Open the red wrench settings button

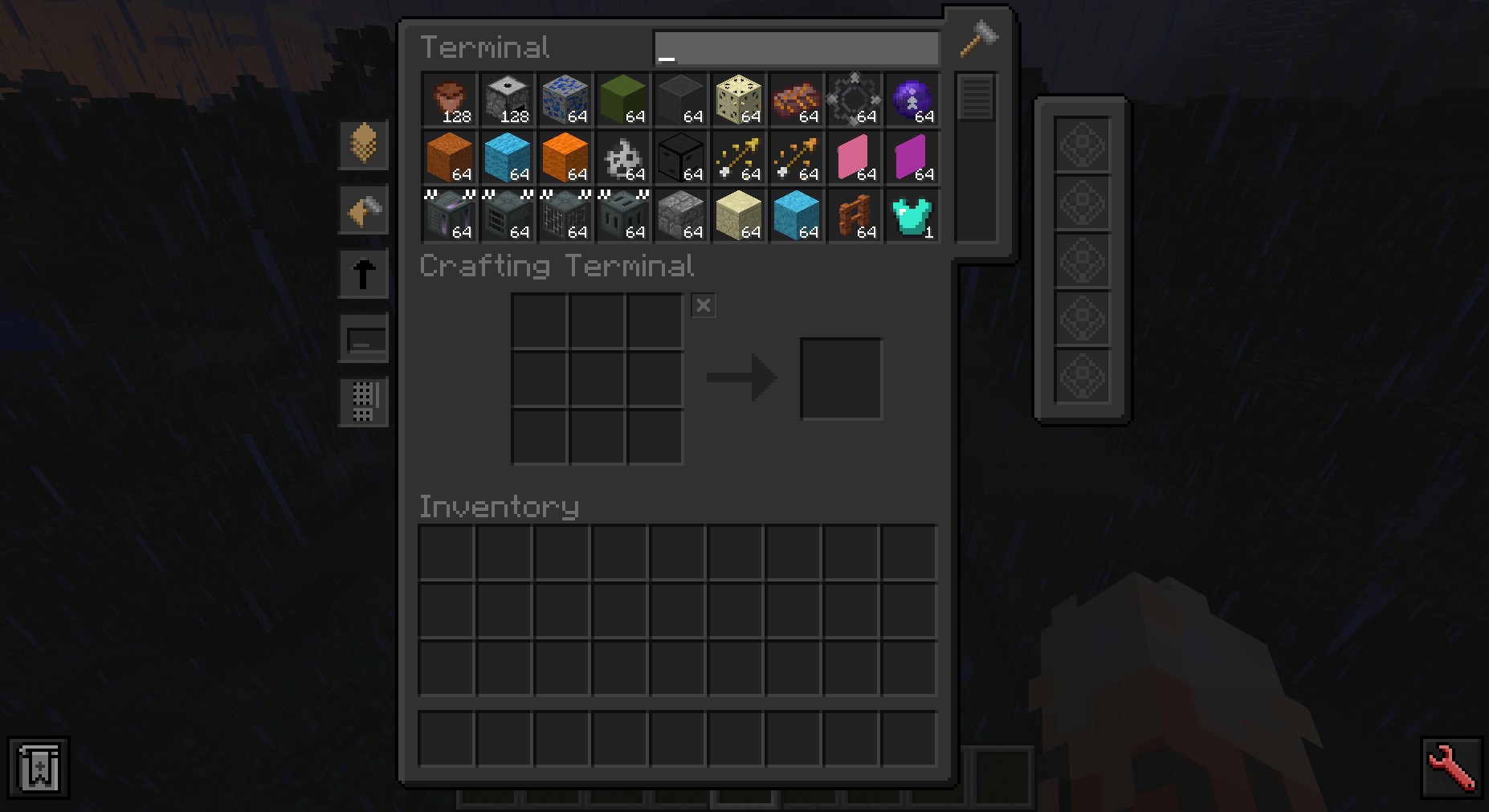coord(1451,767)
